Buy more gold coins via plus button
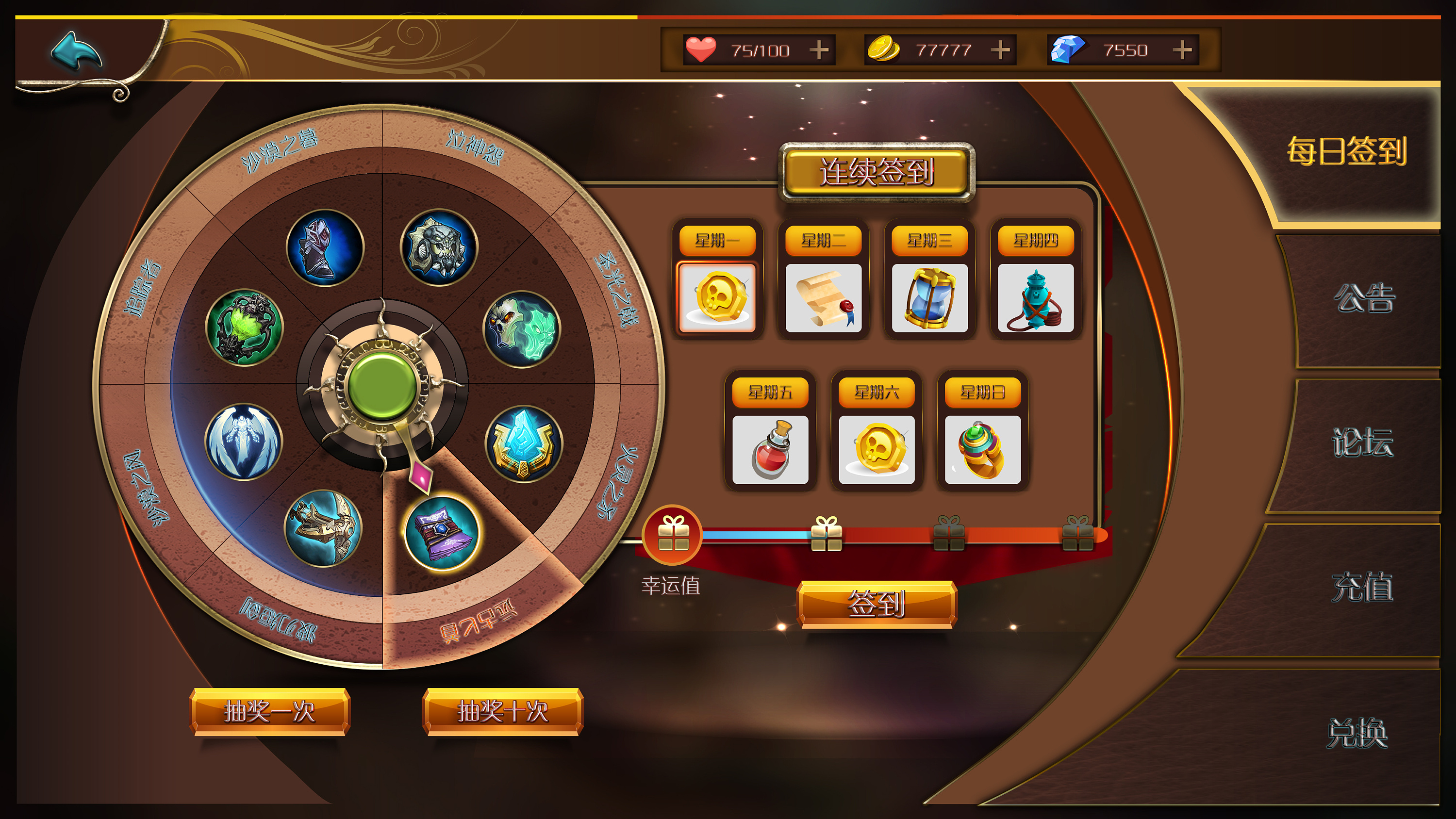 1000,50
